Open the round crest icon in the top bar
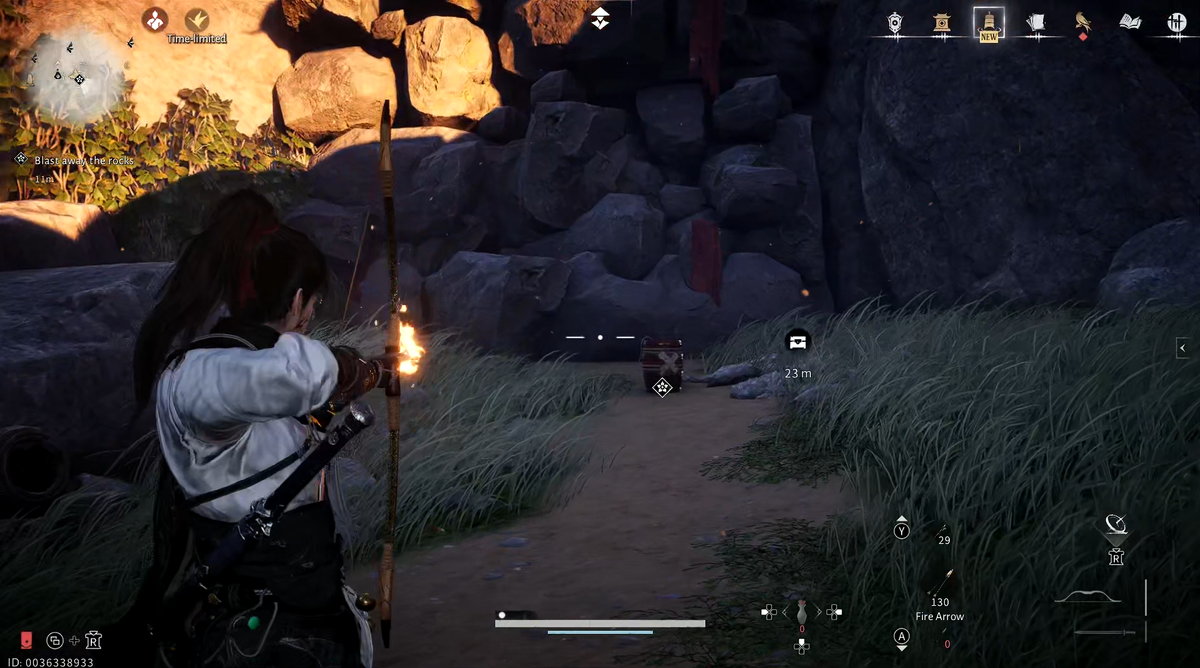Screen dimensions: 1200x668 click(1176, 22)
